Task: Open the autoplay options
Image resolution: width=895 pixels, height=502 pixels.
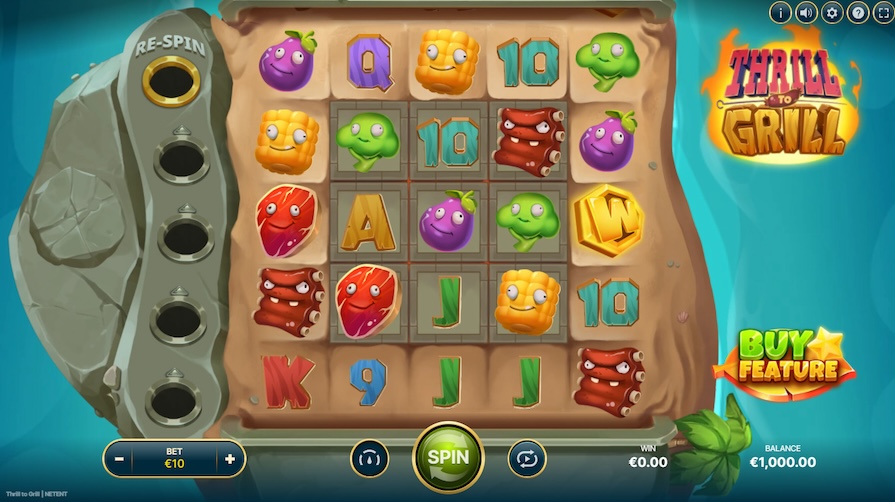Action: click(526, 458)
